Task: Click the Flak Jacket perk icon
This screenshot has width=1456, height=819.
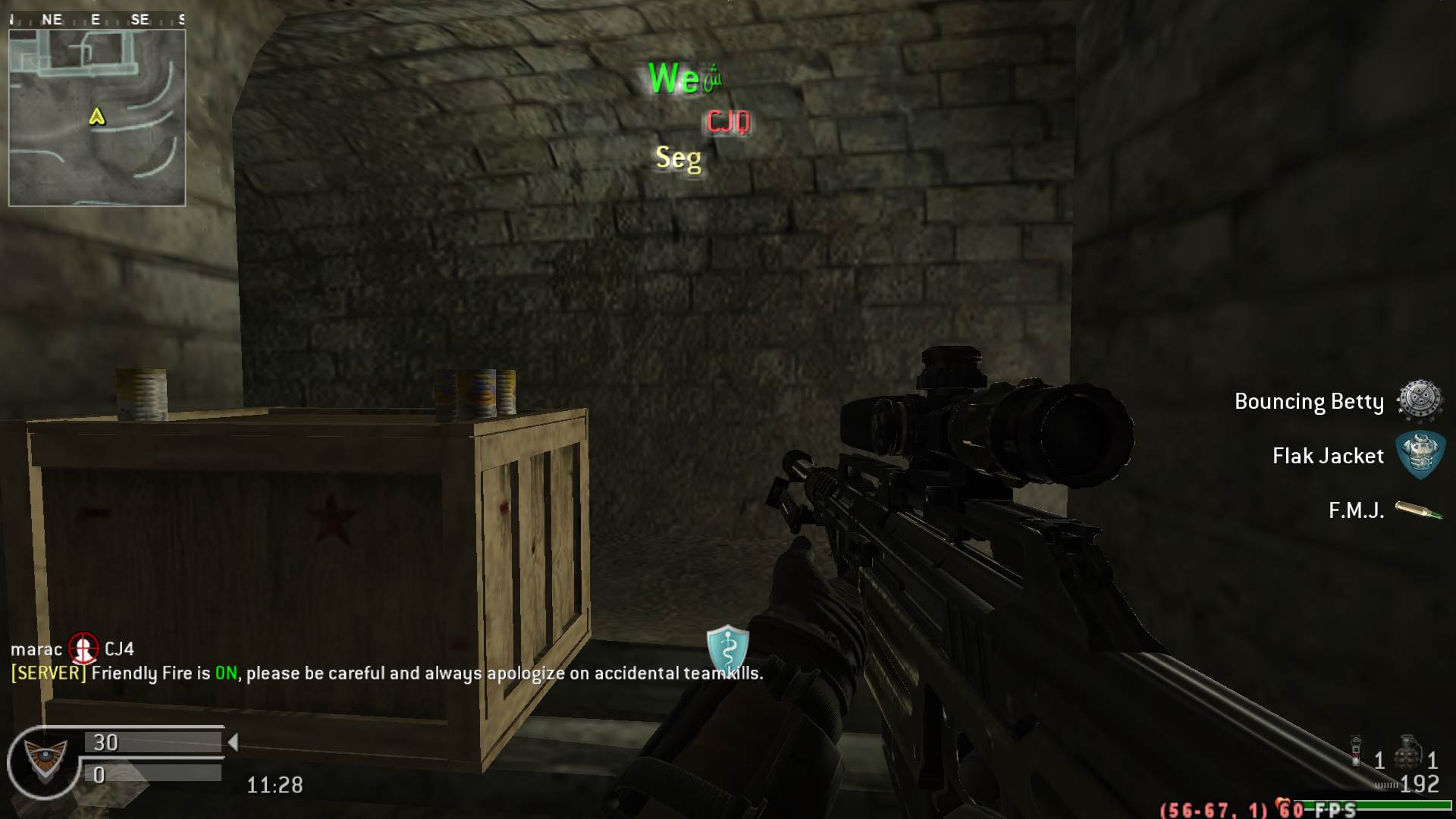Action: click(1420, 455)
